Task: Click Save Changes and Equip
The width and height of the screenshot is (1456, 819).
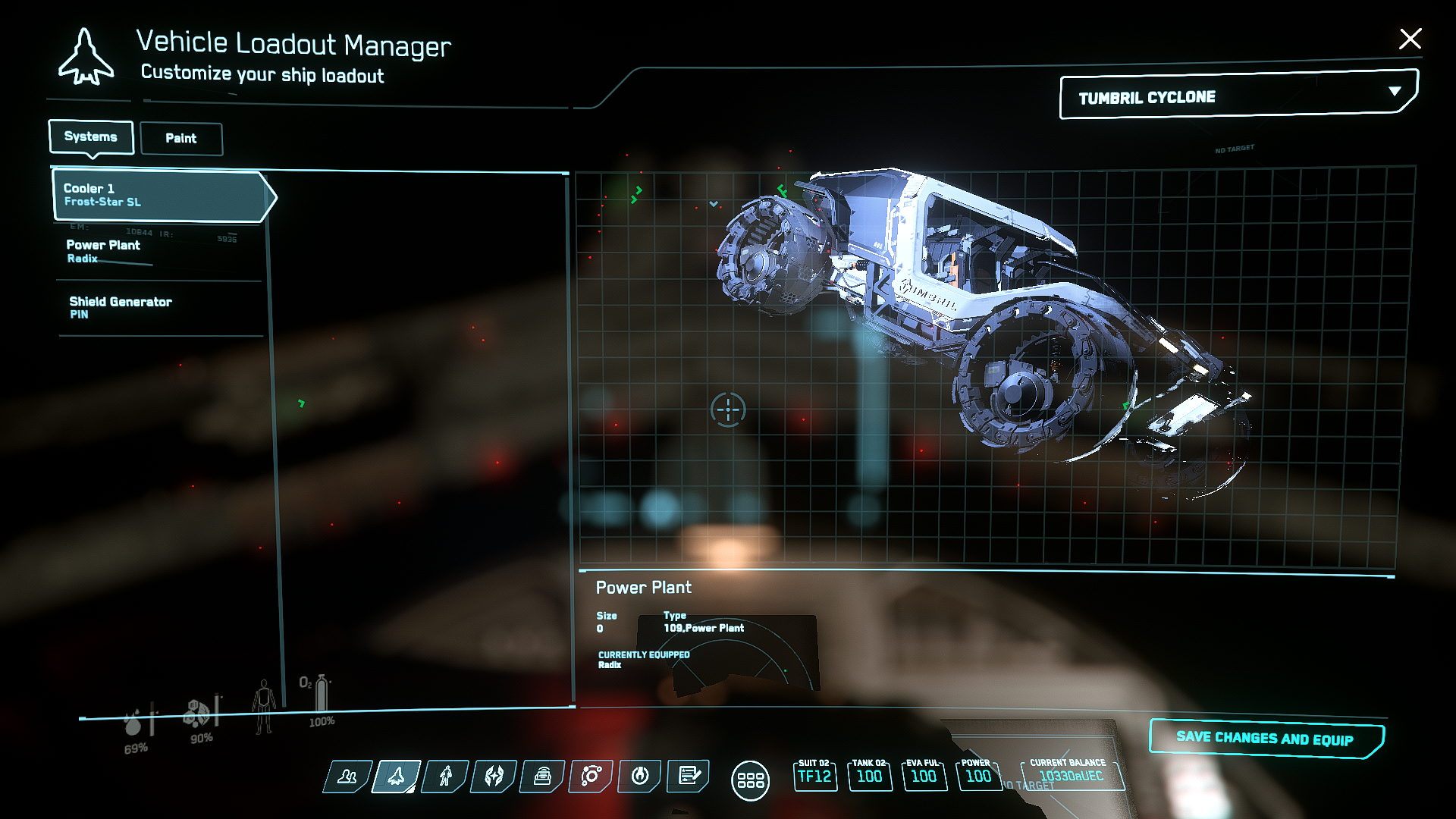Action: point(1265,738)
